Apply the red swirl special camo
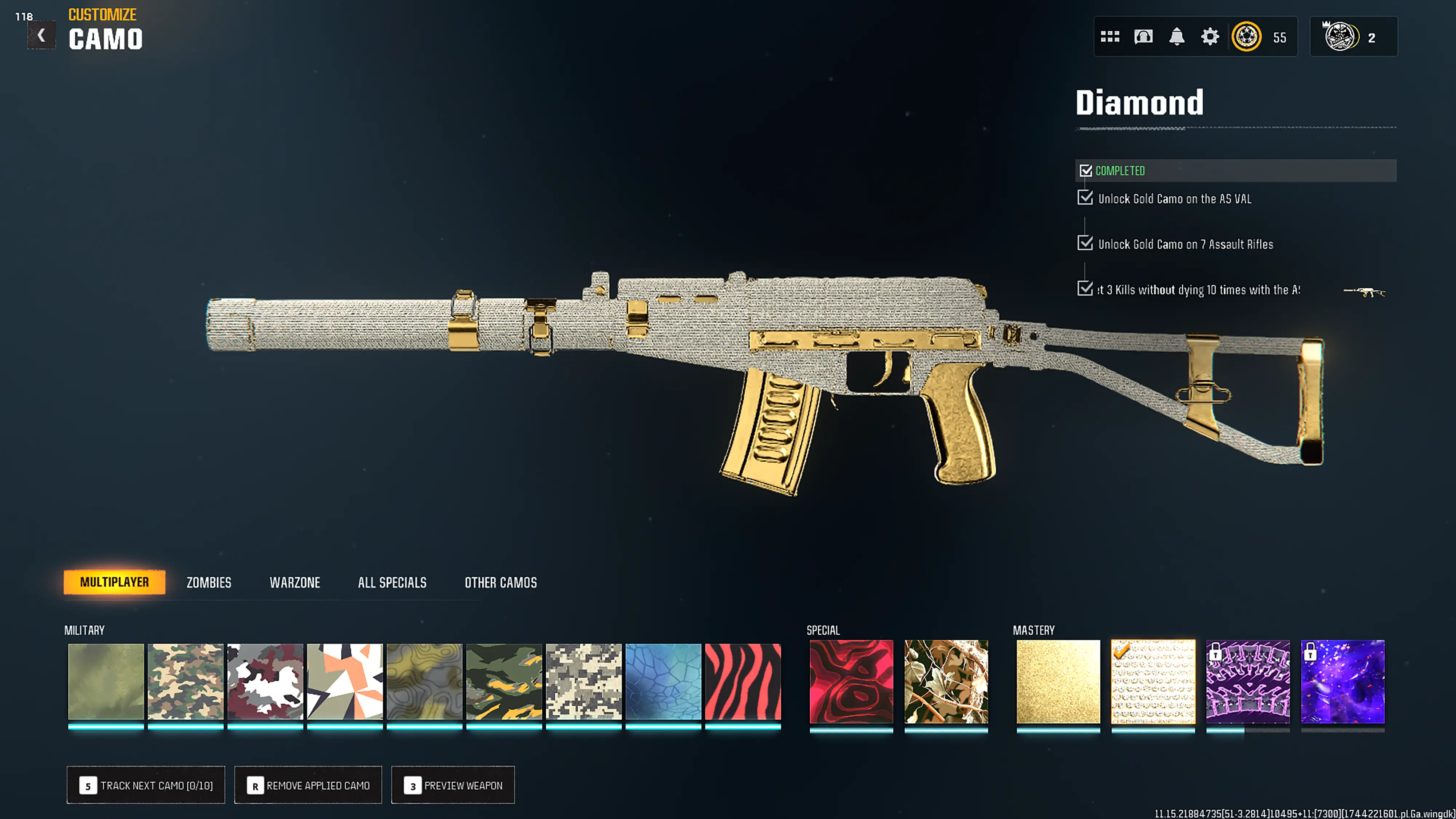The height and width of the screenshot is (819, 1456). [x=851, y=681]
